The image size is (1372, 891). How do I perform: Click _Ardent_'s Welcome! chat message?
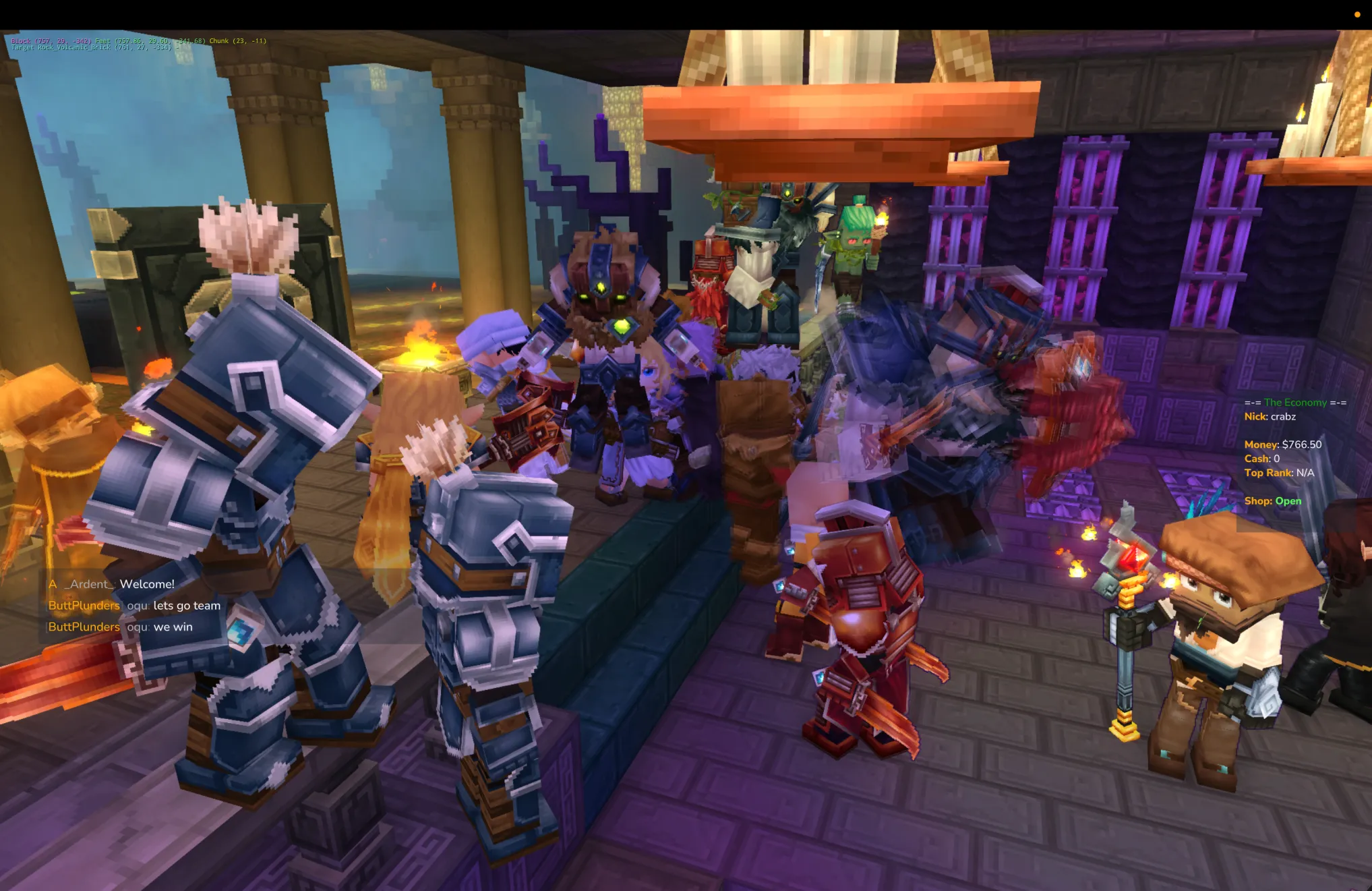(x=111, y=584)
